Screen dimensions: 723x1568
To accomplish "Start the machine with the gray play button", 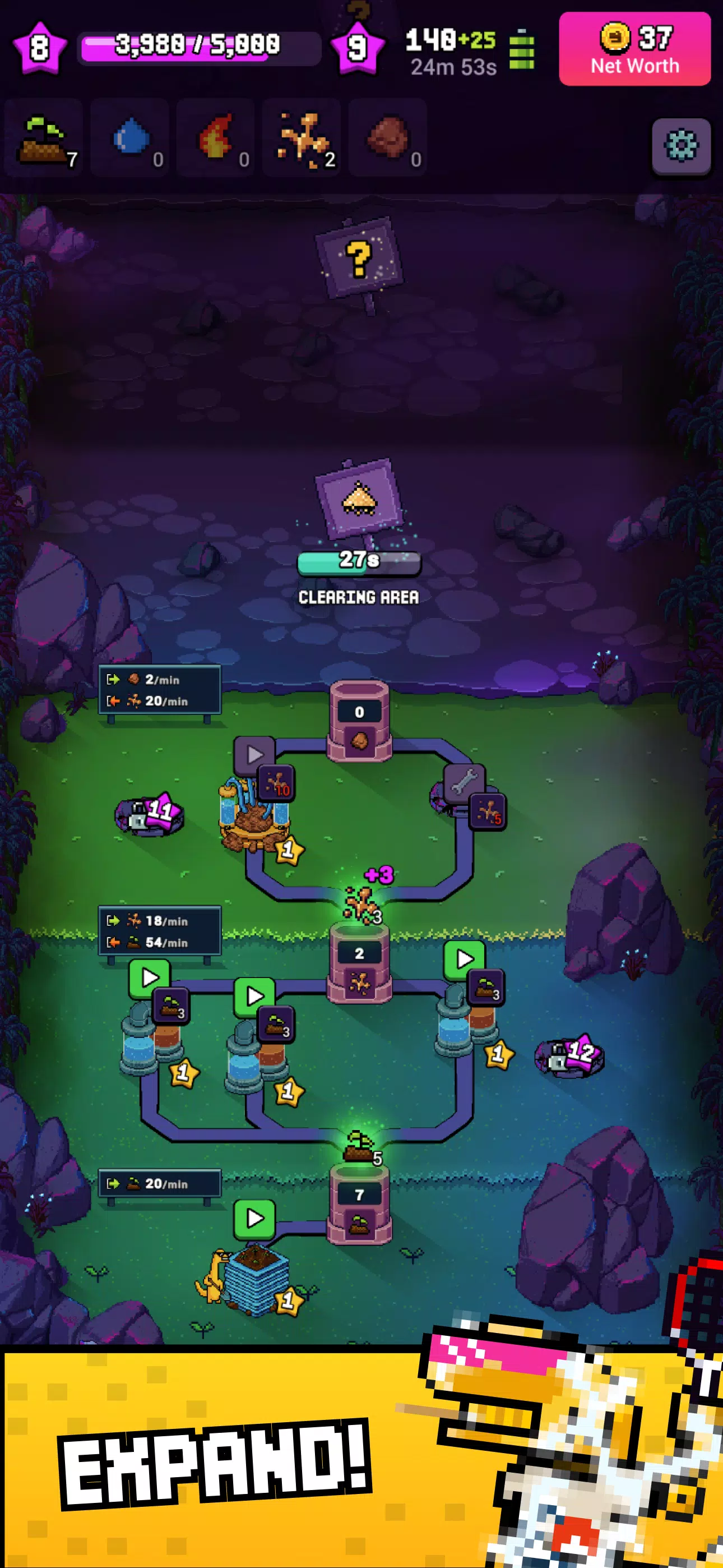I will click(x=254, y=755).
